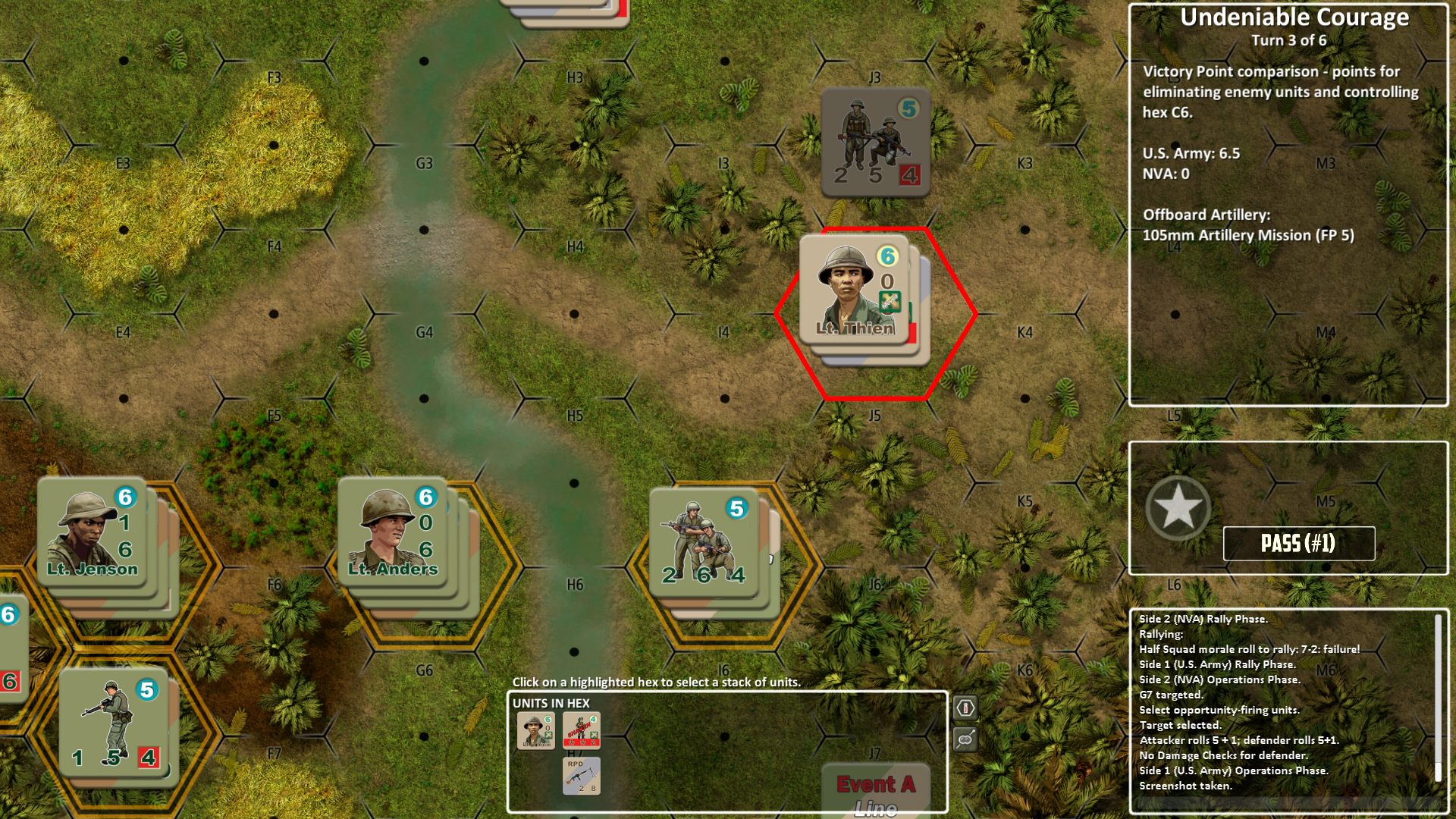Select the SHAKEN half-squad counter

tap(581, 730)
